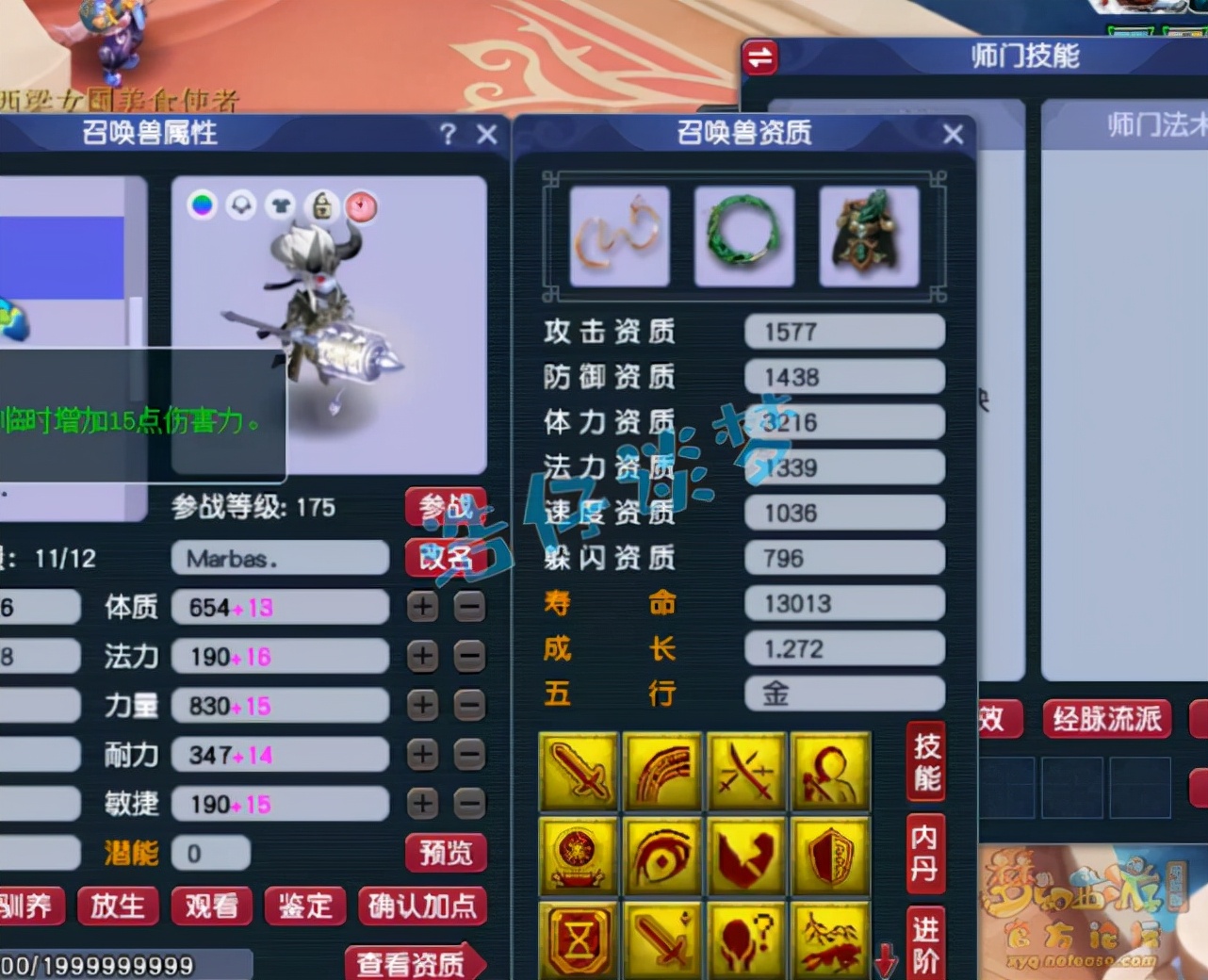Click the 确认加点 confirm button
1208x980 pixels.
[x=423, y=906]
